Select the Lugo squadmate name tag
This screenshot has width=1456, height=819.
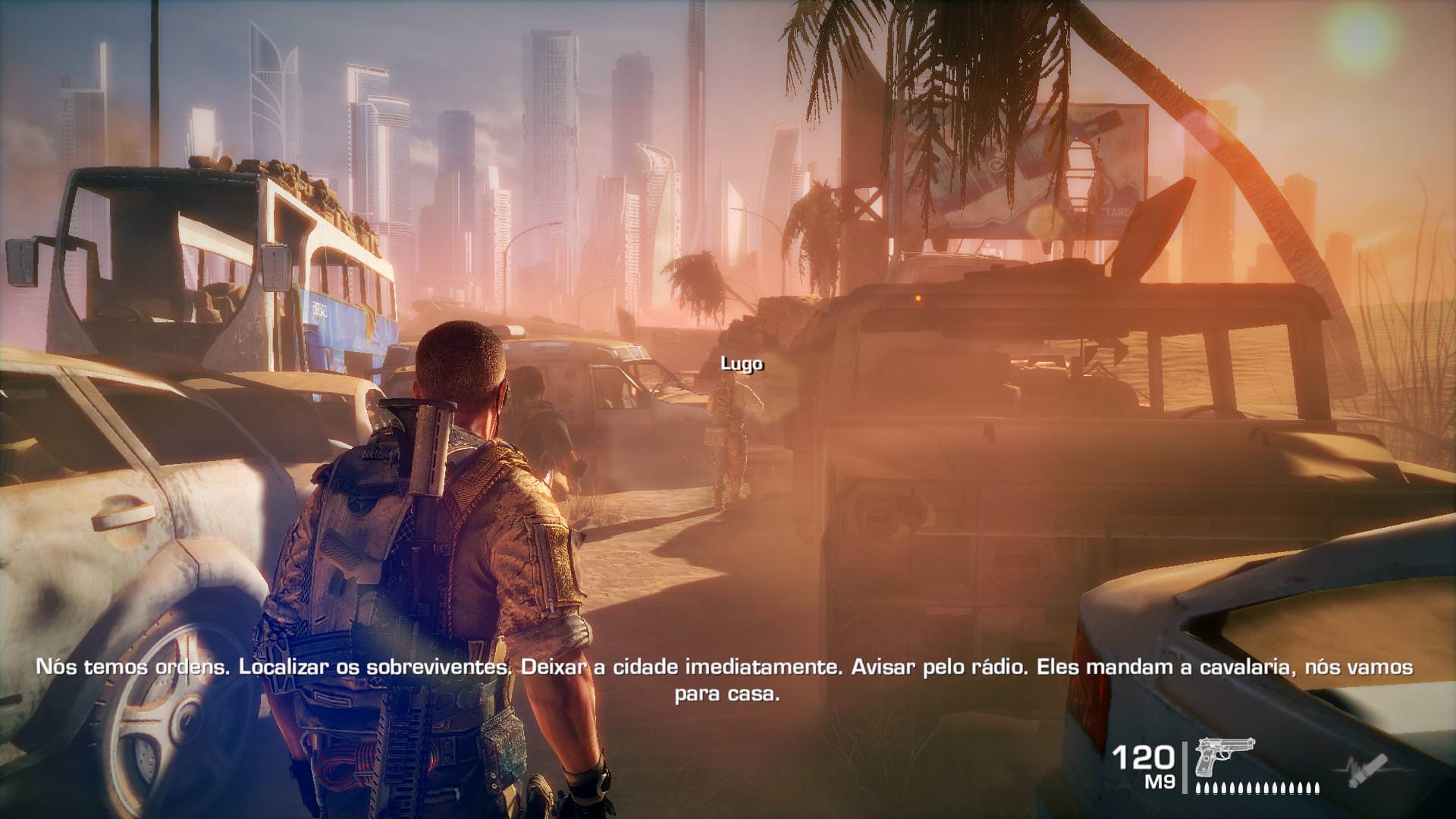(742, 364)
